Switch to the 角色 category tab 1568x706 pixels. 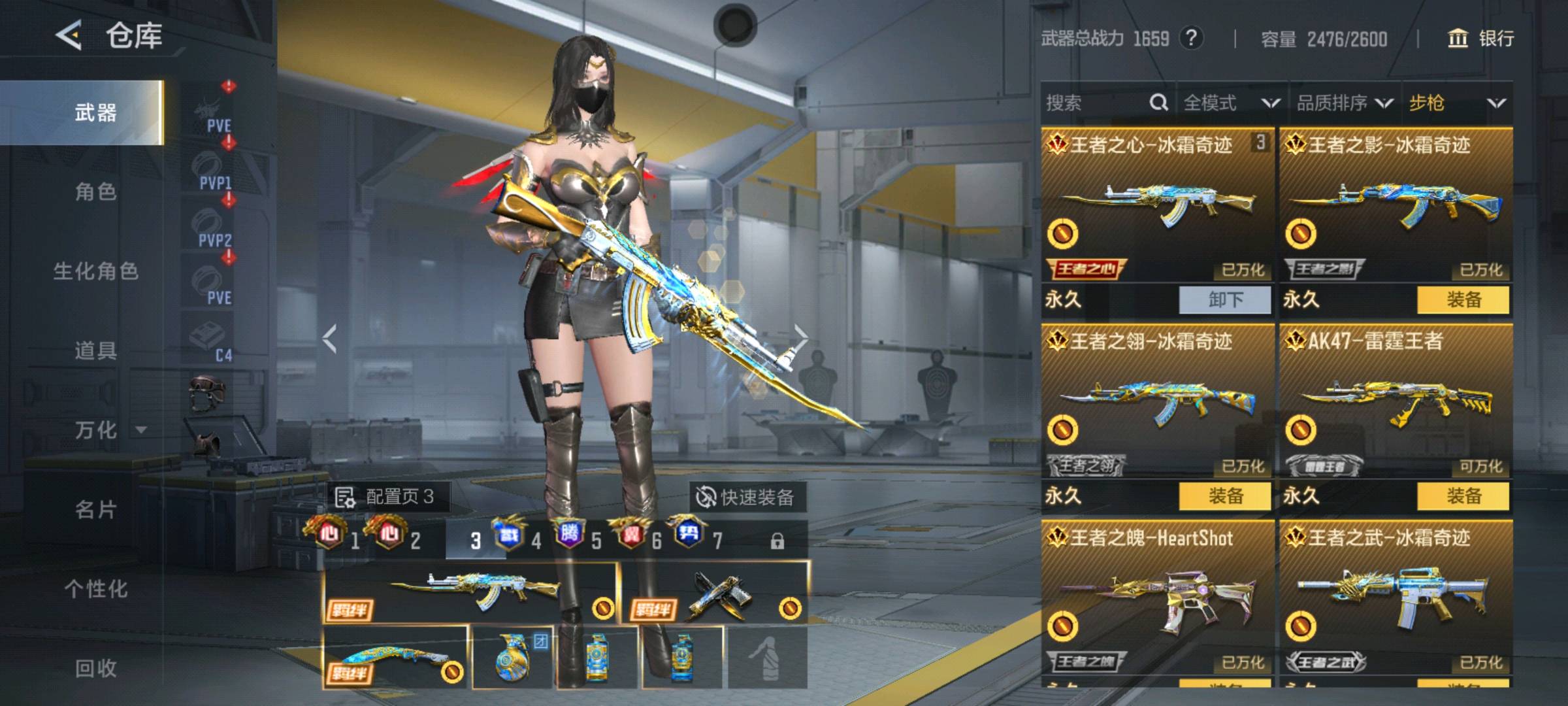click(95, 192)
